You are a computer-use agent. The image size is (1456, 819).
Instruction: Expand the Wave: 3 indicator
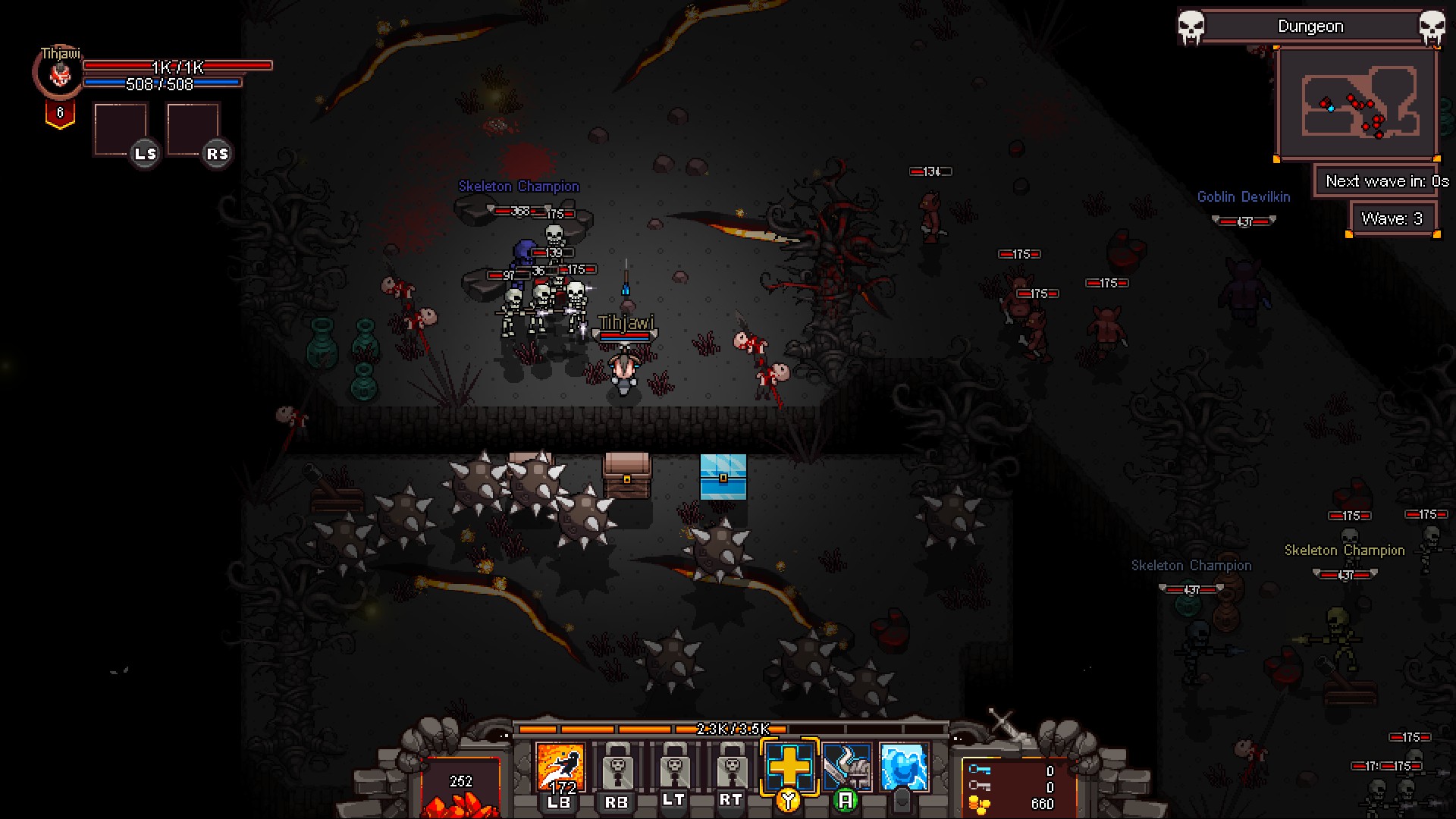[1394, 218]
